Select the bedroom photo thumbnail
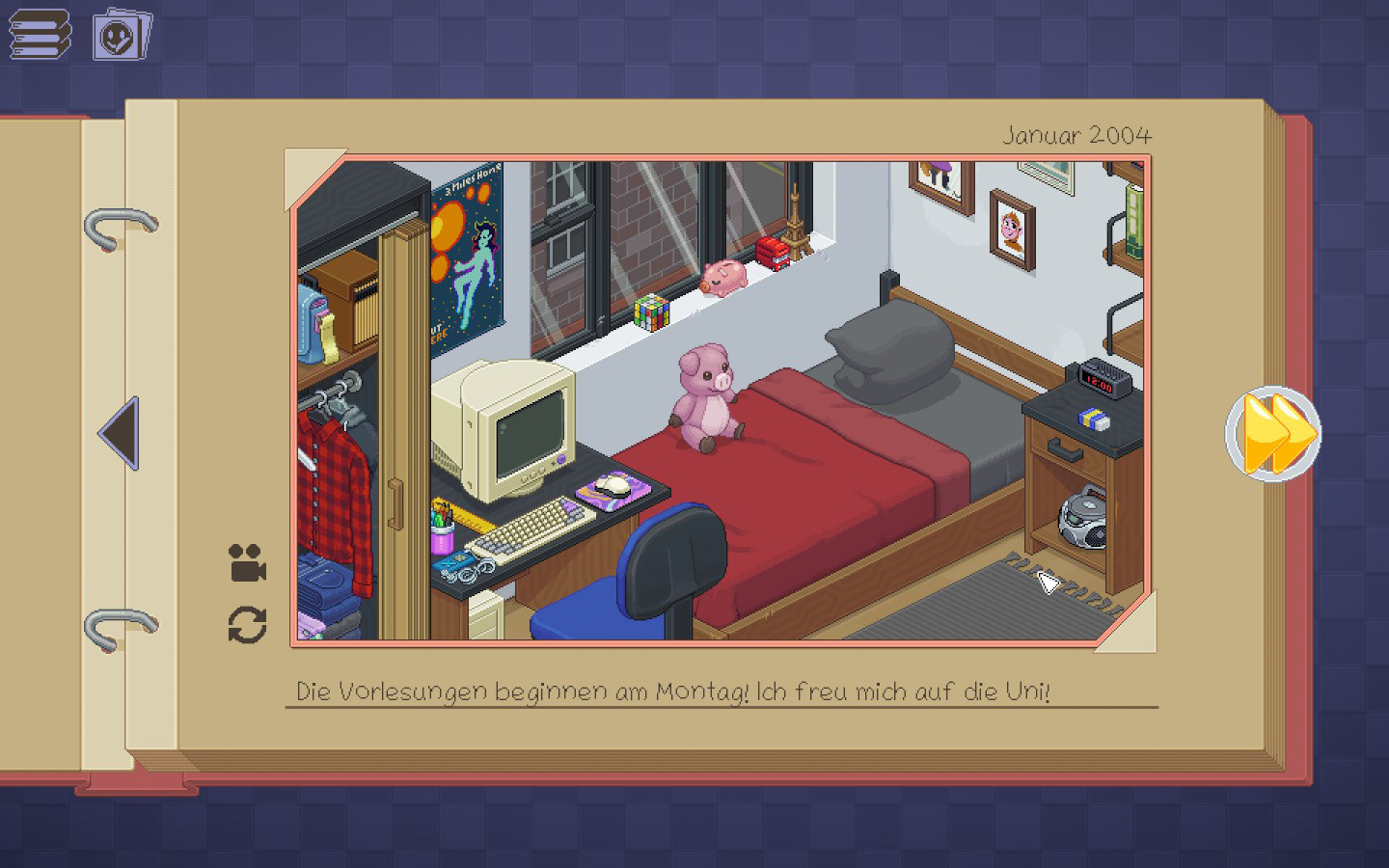1389x868 pixels. pos(720,399)
